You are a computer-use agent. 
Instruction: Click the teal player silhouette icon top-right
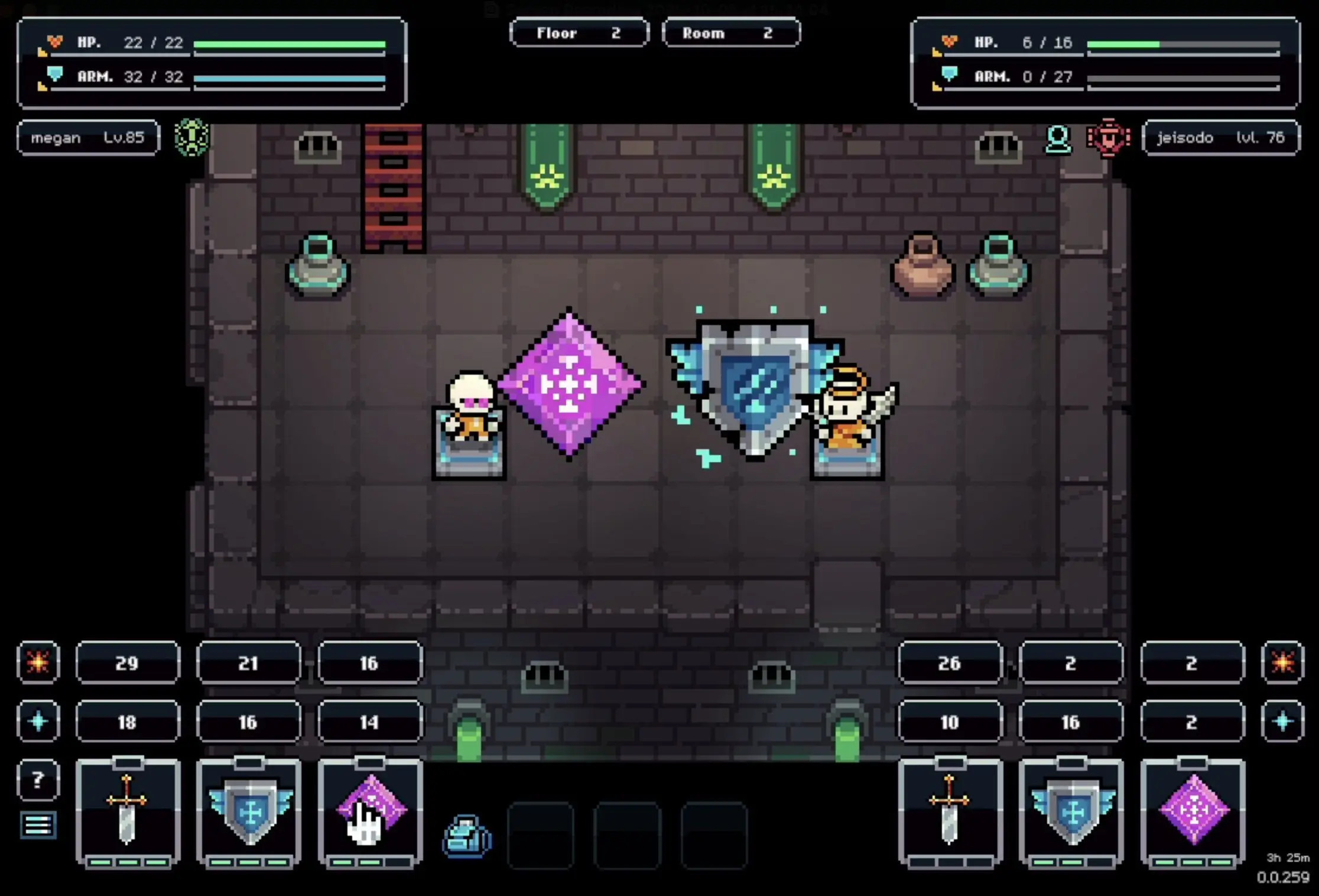click(x=1058, y=138)
